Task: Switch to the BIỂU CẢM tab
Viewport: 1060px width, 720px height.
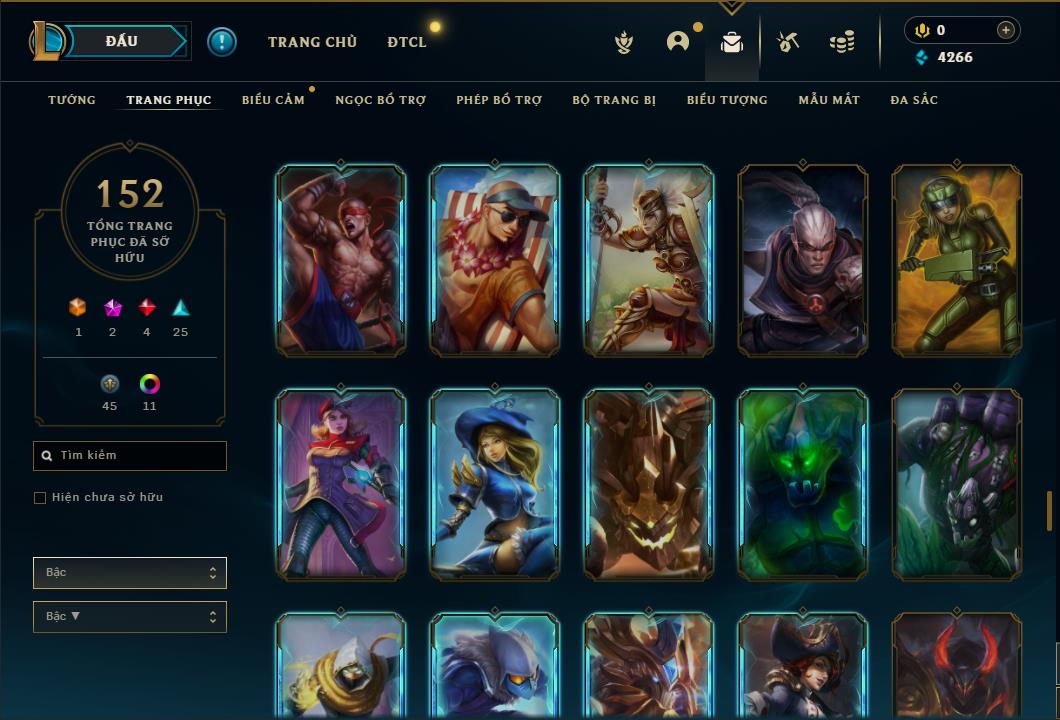Action: tap(273, 100)
